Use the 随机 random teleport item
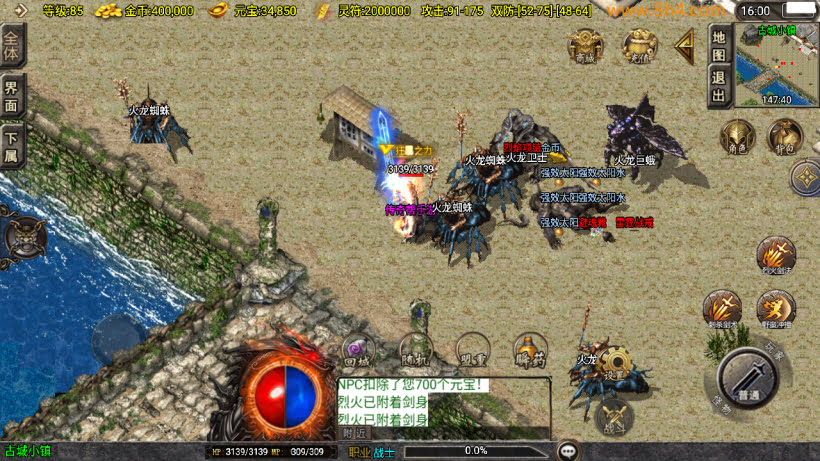 coord(415,346)
